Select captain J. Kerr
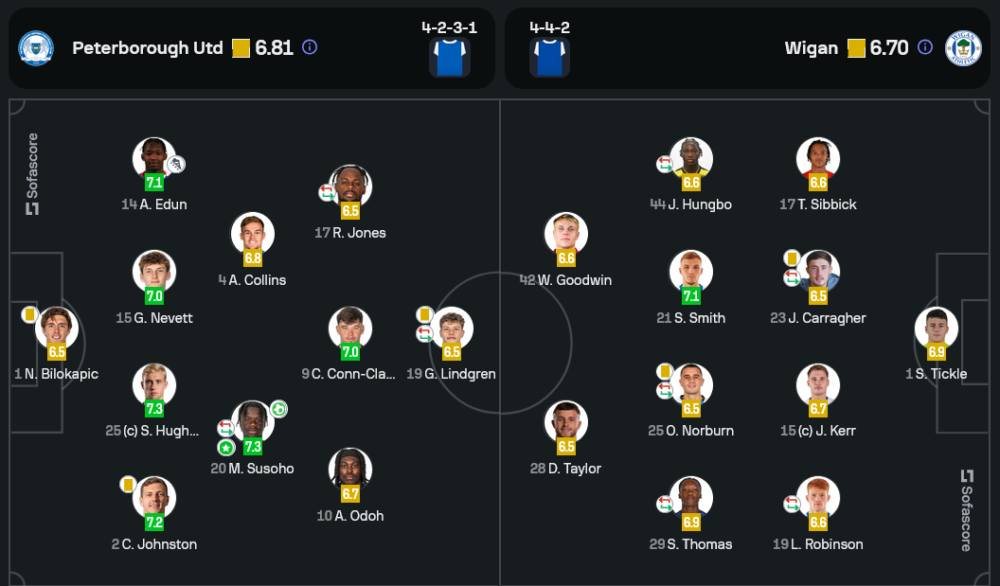The width and height of the screenshot is (1000, 586). (818, 386)
